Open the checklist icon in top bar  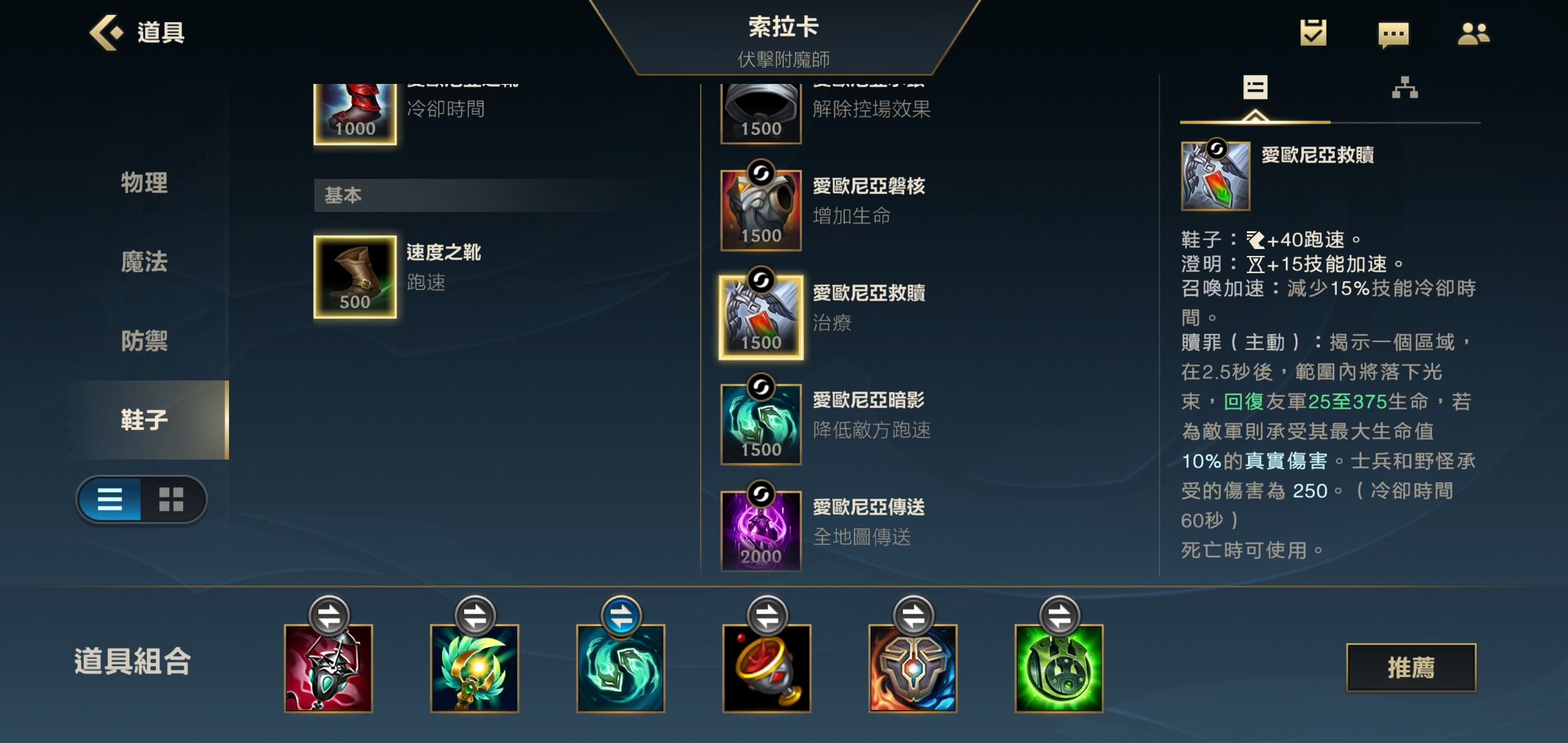tap(1314, 32)
